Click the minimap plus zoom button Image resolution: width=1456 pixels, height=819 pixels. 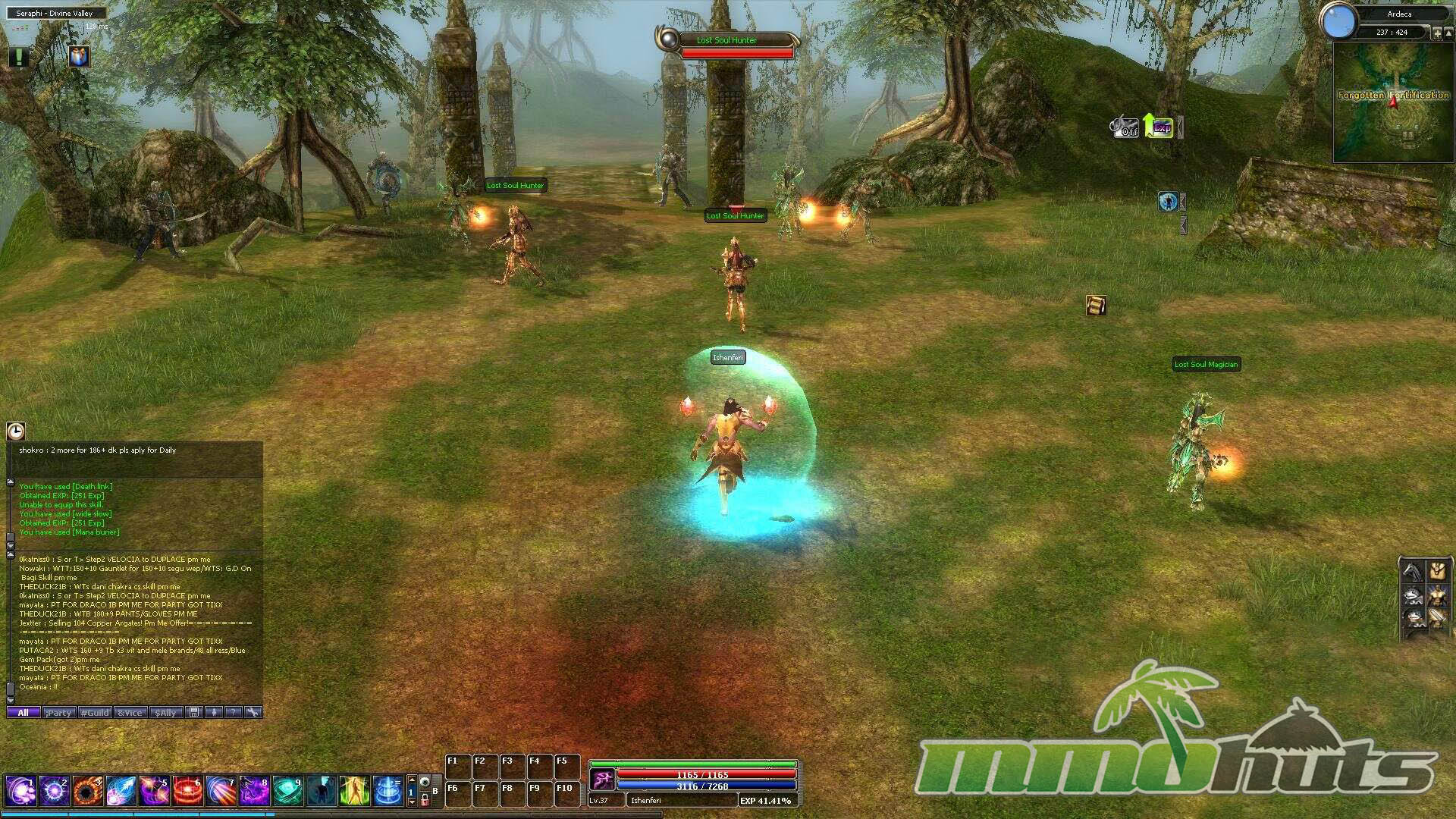1437,33
